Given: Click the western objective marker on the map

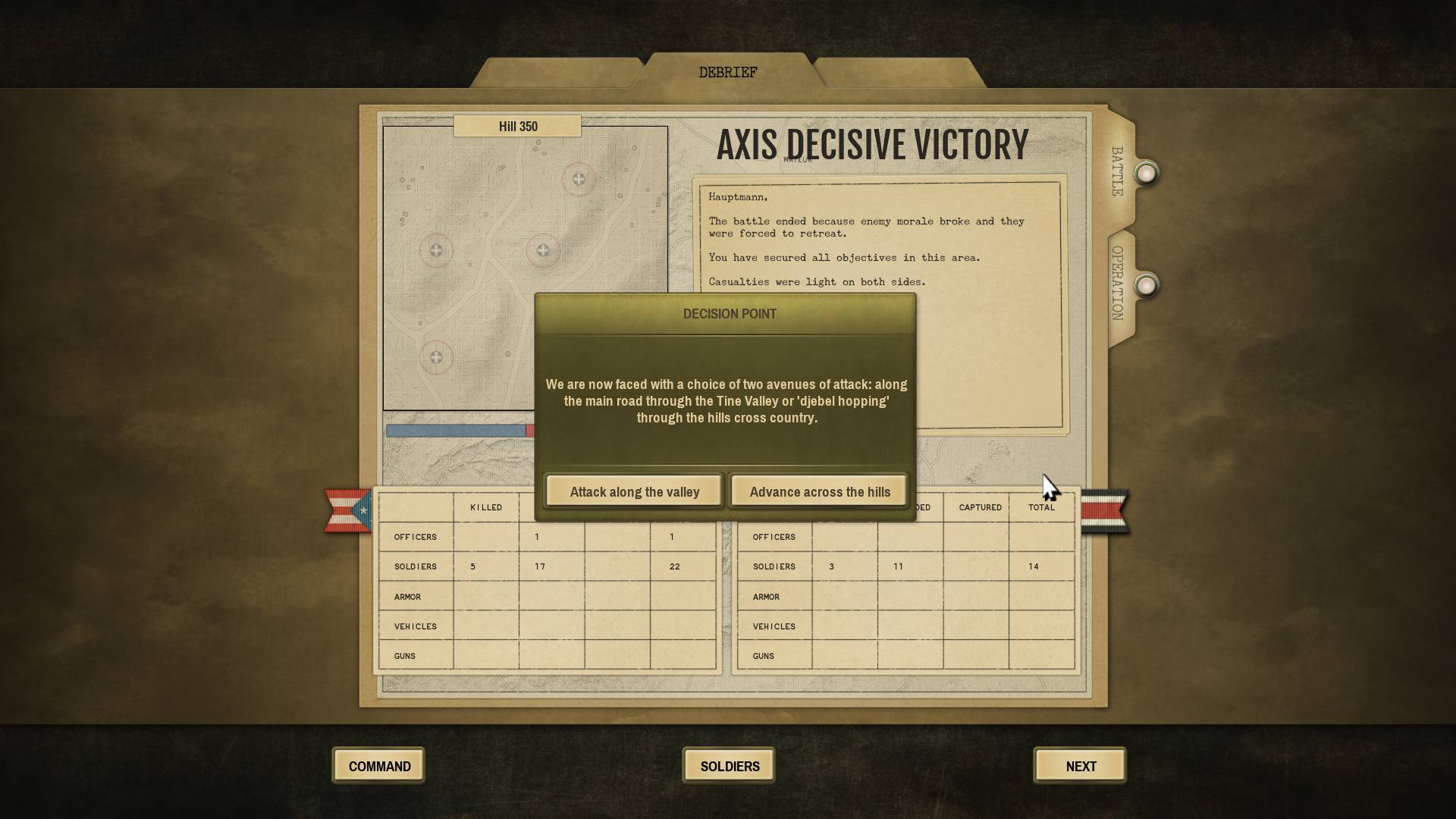Looking at the screenshot, I should click(x=436, y=249).
